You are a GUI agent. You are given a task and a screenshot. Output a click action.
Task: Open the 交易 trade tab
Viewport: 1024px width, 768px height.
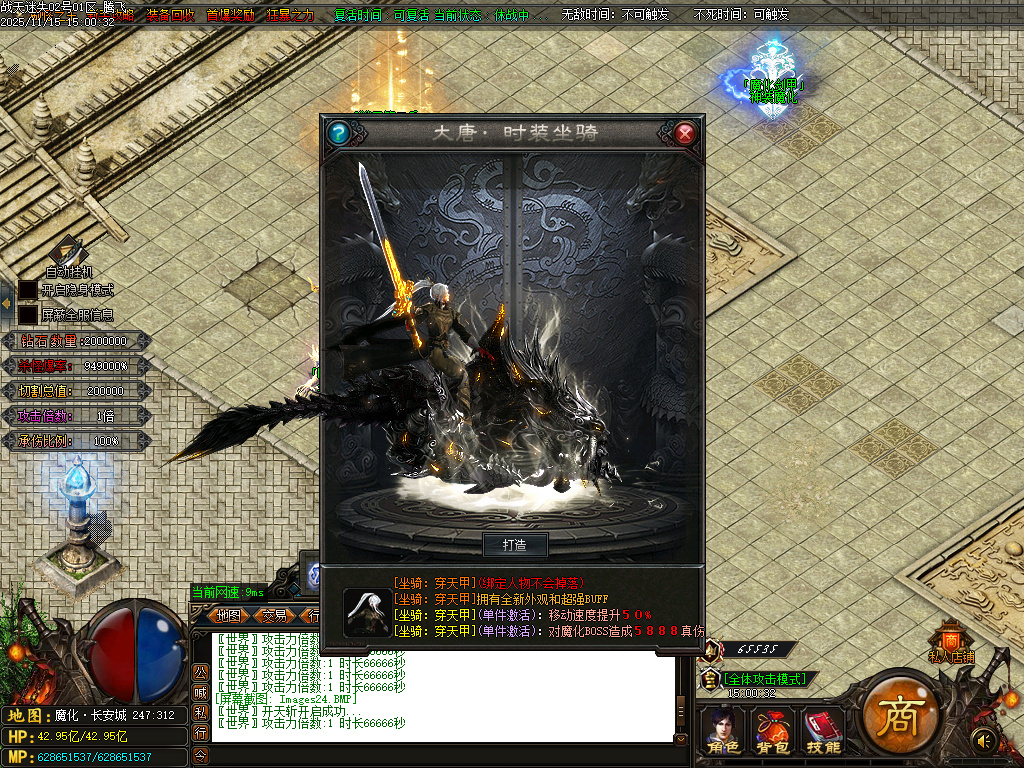coord(274,615)
